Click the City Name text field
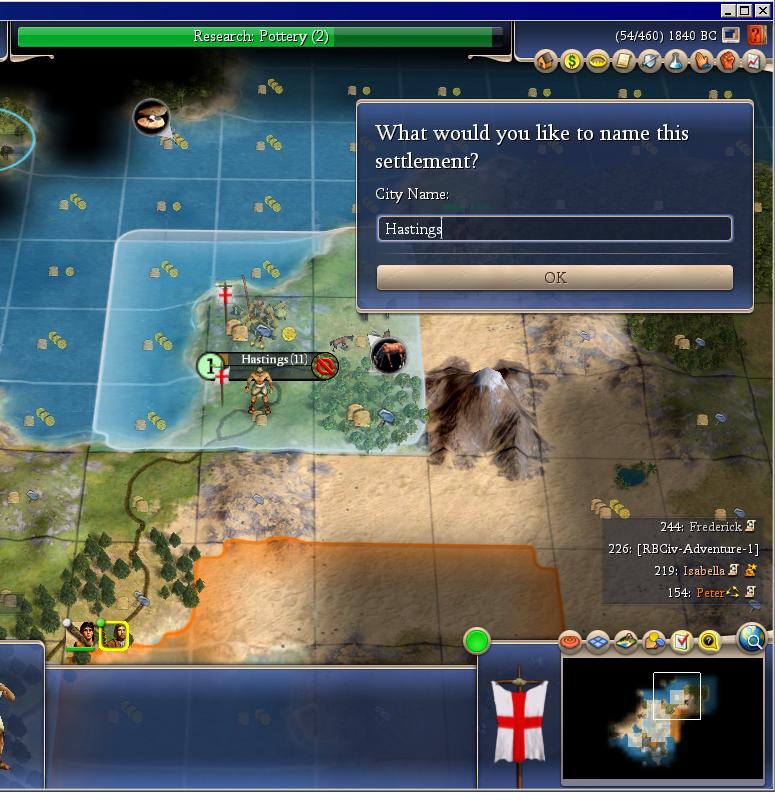This screenshot has width=775, height=800. [x=554, y=229]
